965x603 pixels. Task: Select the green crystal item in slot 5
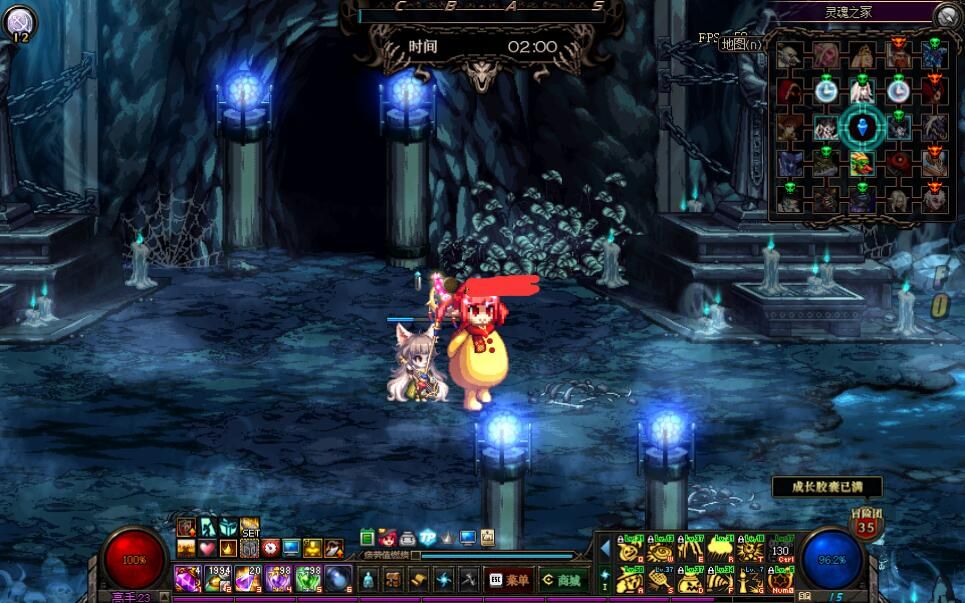[308, 578]
